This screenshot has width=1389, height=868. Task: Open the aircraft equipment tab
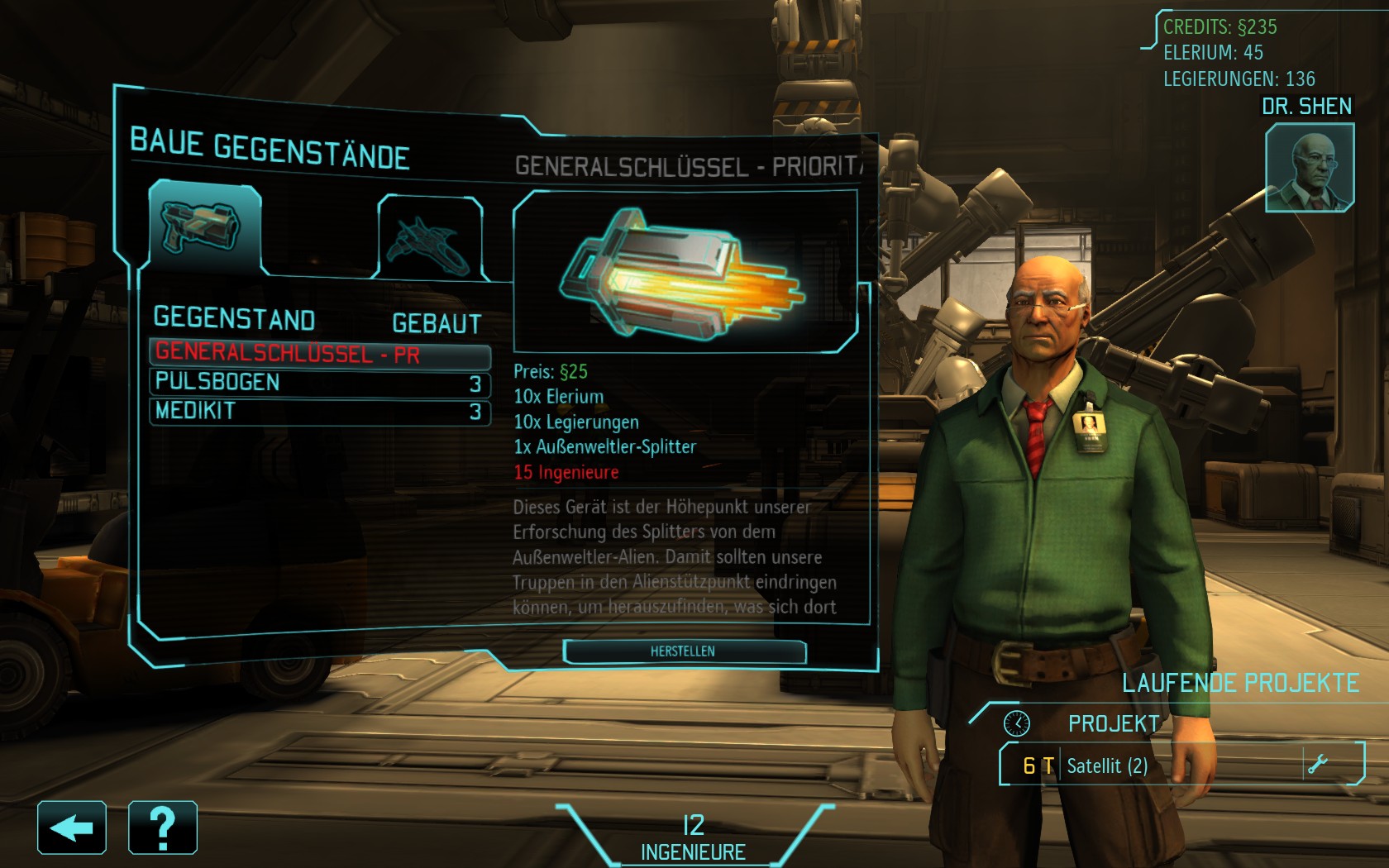coord(430,240)
